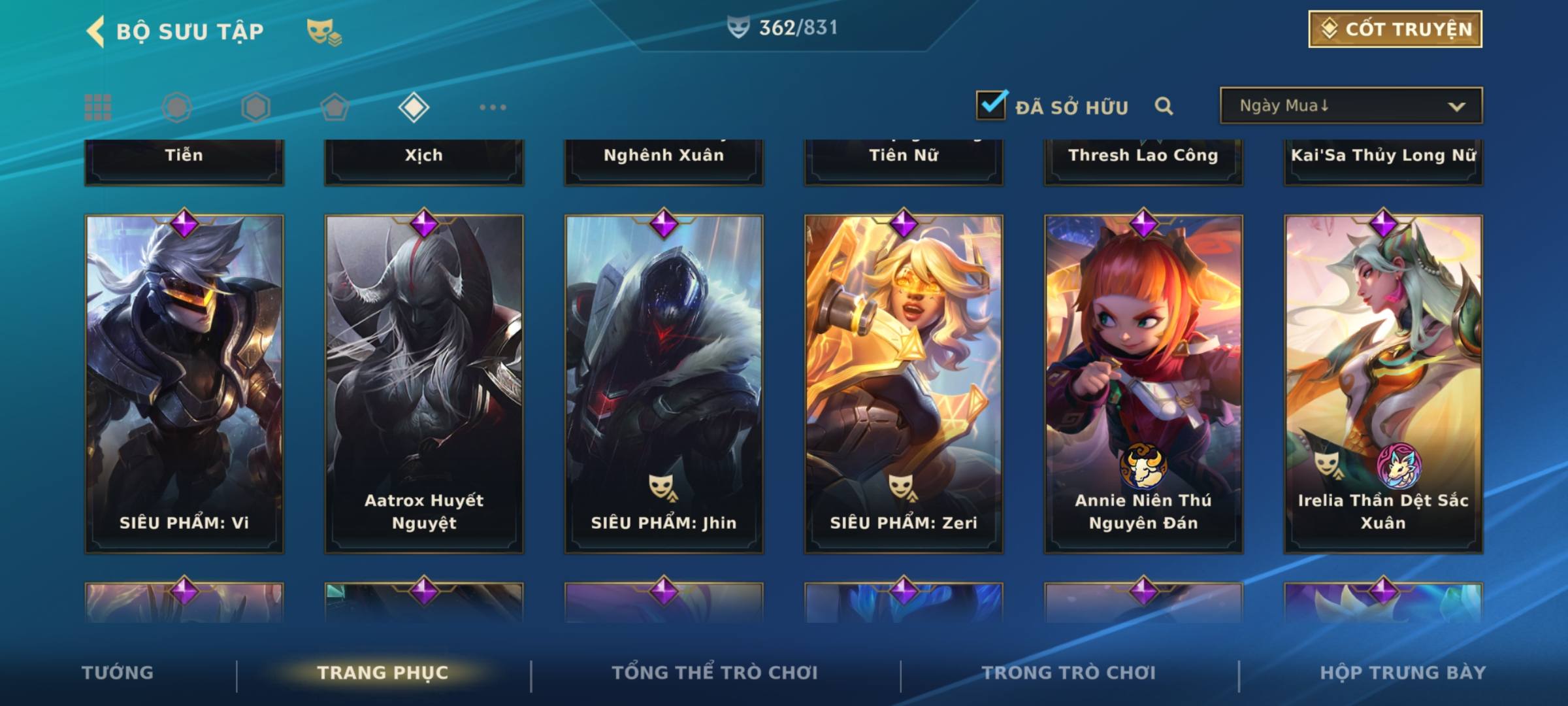Select the diamond rarity filter

tap(414, 107)
